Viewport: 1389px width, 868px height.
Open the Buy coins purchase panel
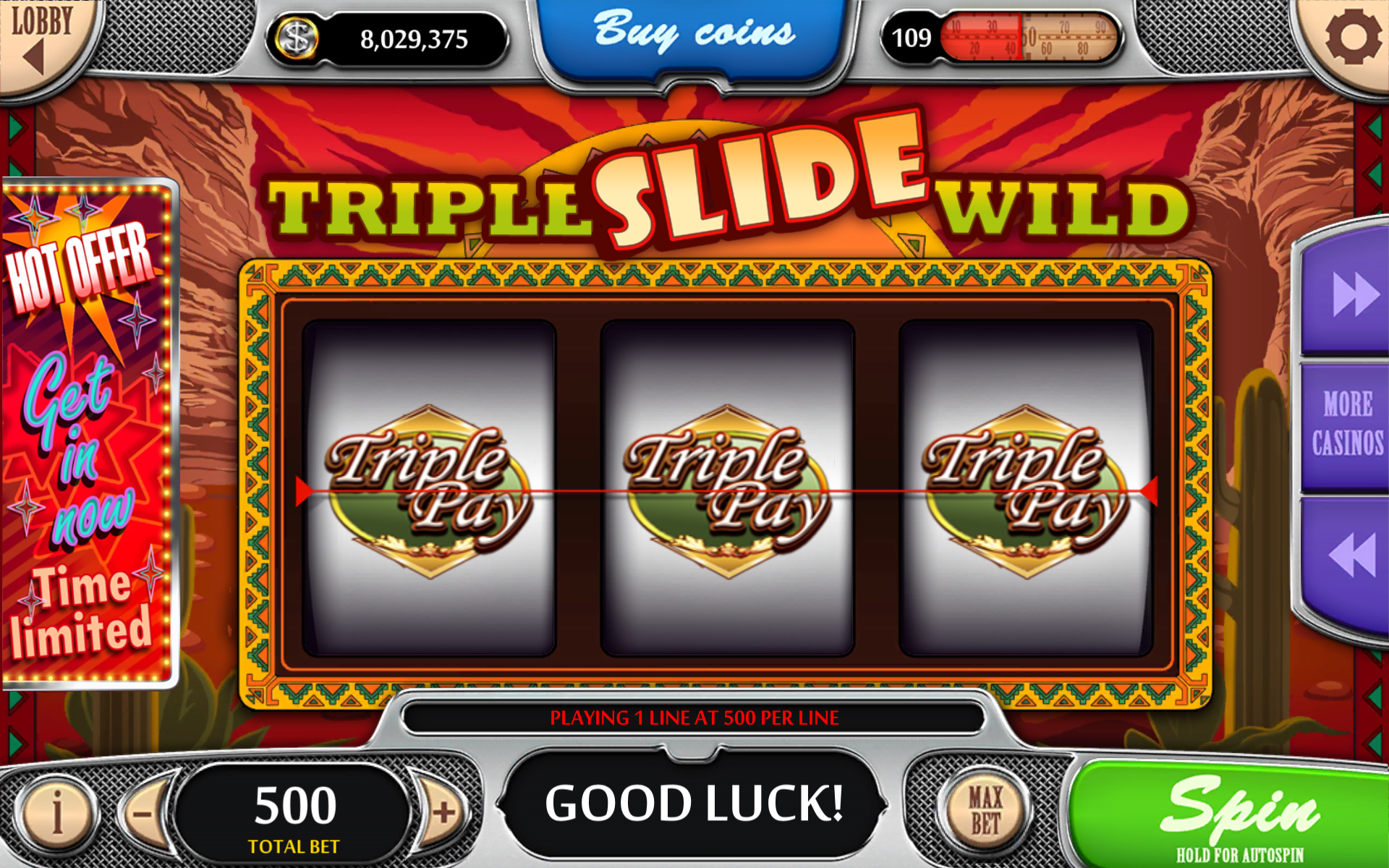point(693,30)
